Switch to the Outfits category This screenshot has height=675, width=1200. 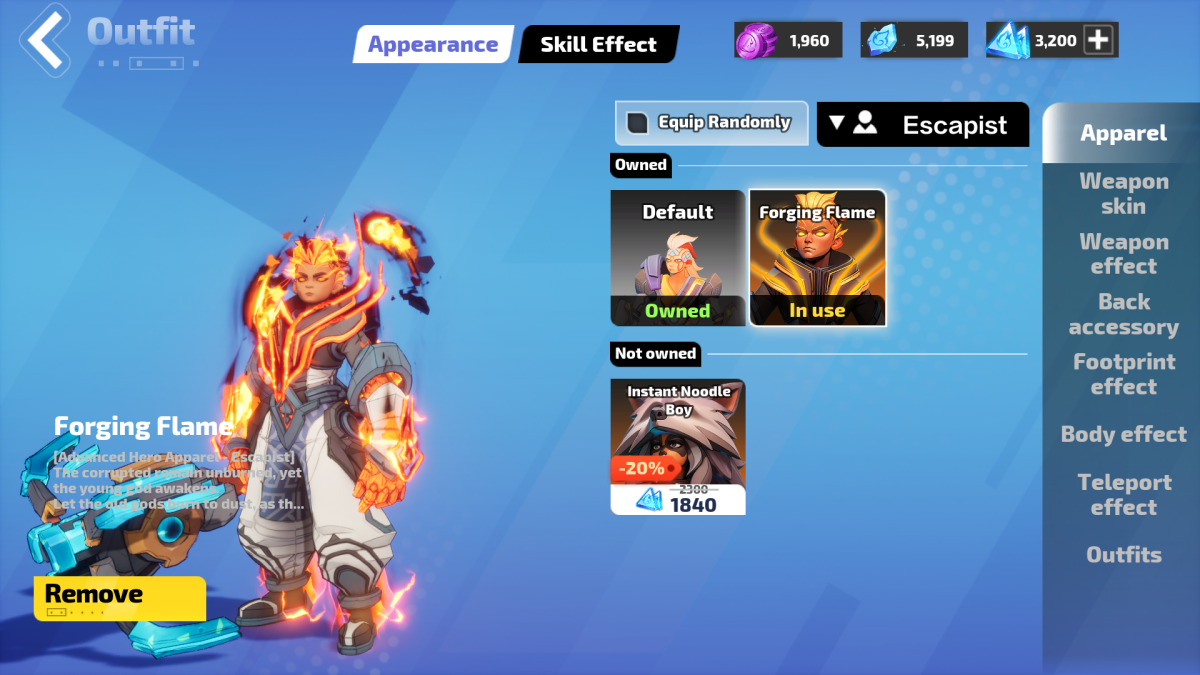pyautogui.click(x=1123, y=554)
